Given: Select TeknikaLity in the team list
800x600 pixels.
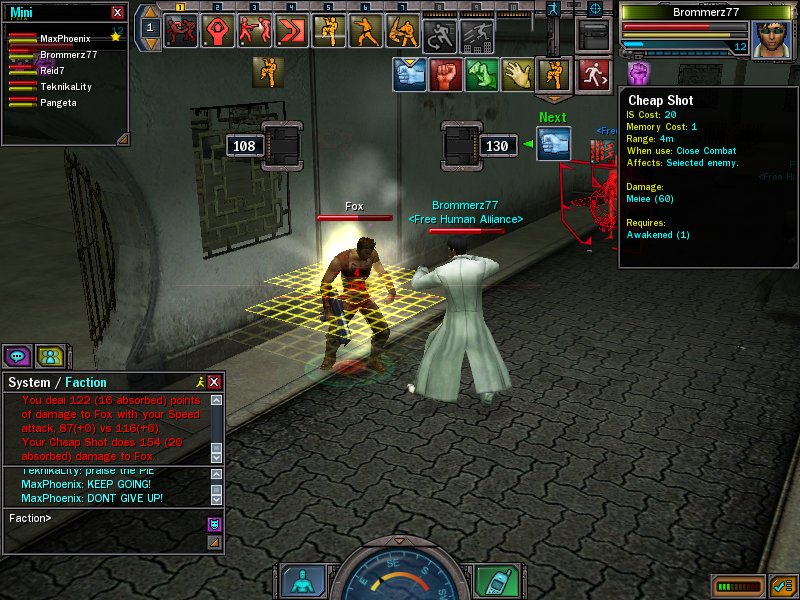Looking at the screenshot, I should (65, 87).
